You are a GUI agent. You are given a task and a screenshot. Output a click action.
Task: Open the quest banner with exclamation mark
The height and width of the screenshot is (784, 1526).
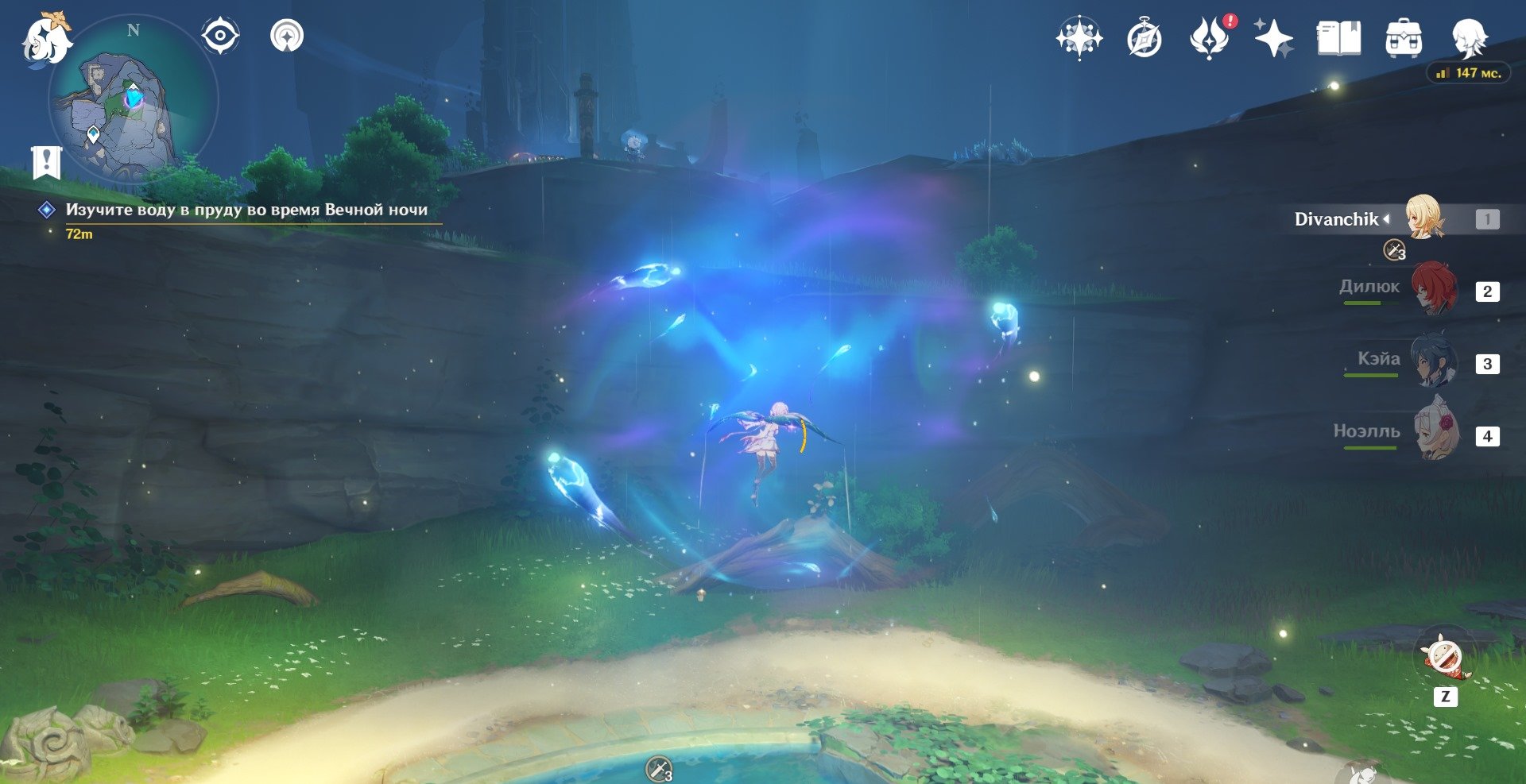pos(47,162)
